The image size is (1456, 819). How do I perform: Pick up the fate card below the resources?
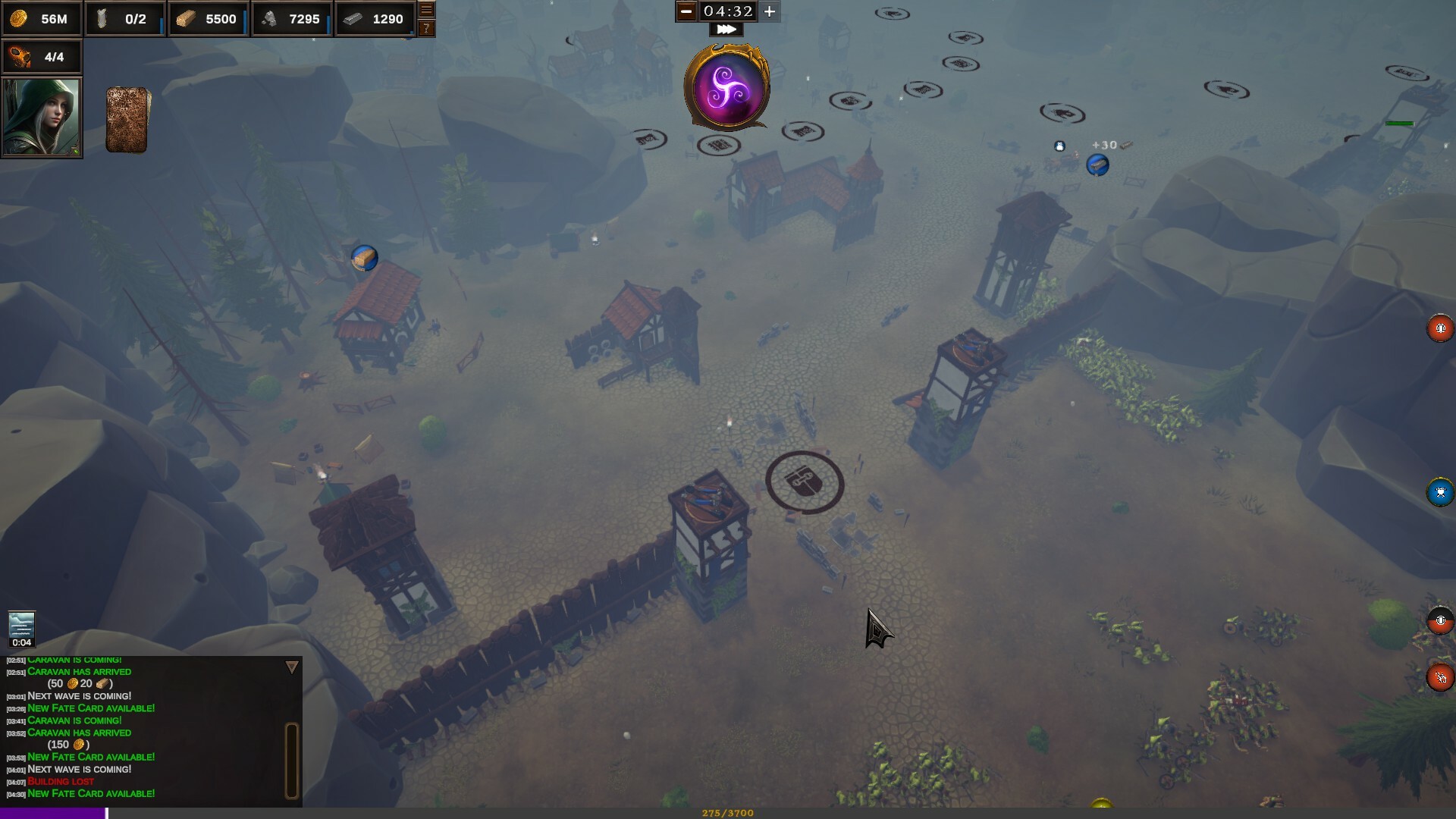tap(126, 118)
